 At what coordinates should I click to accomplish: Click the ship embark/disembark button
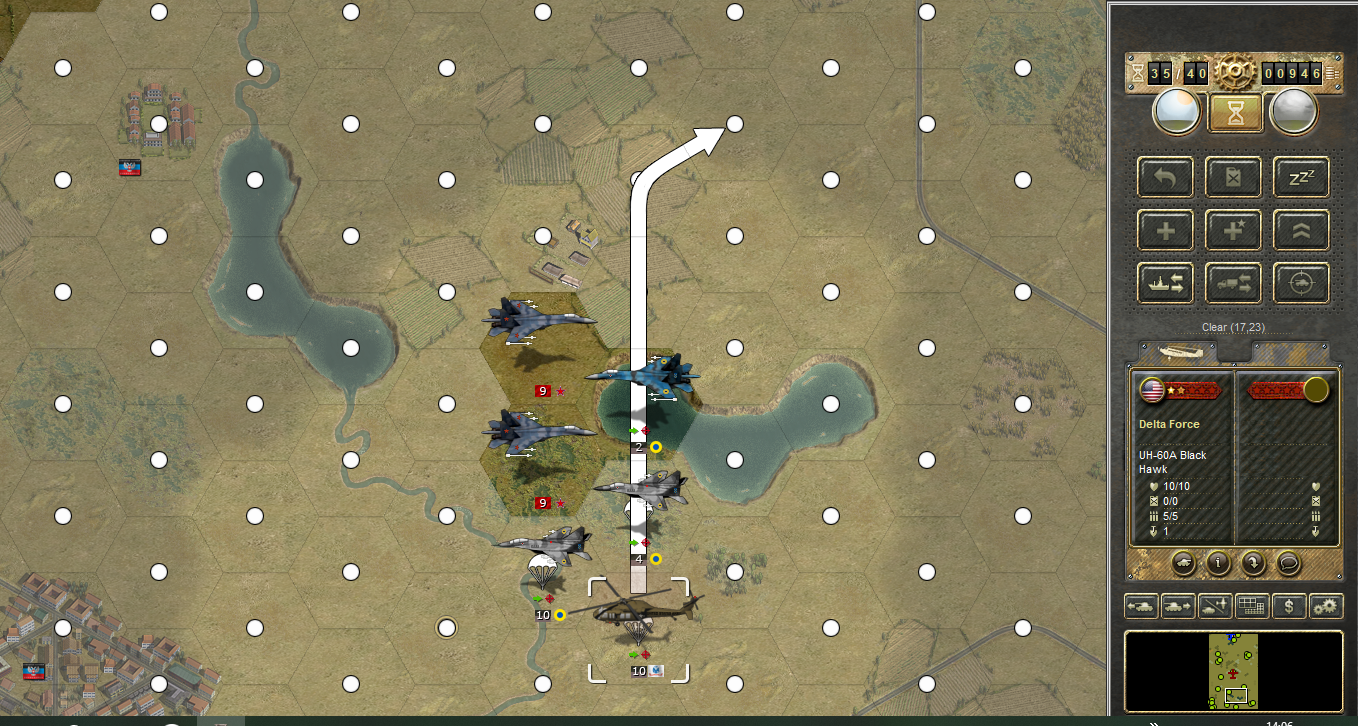(1166, 284)
